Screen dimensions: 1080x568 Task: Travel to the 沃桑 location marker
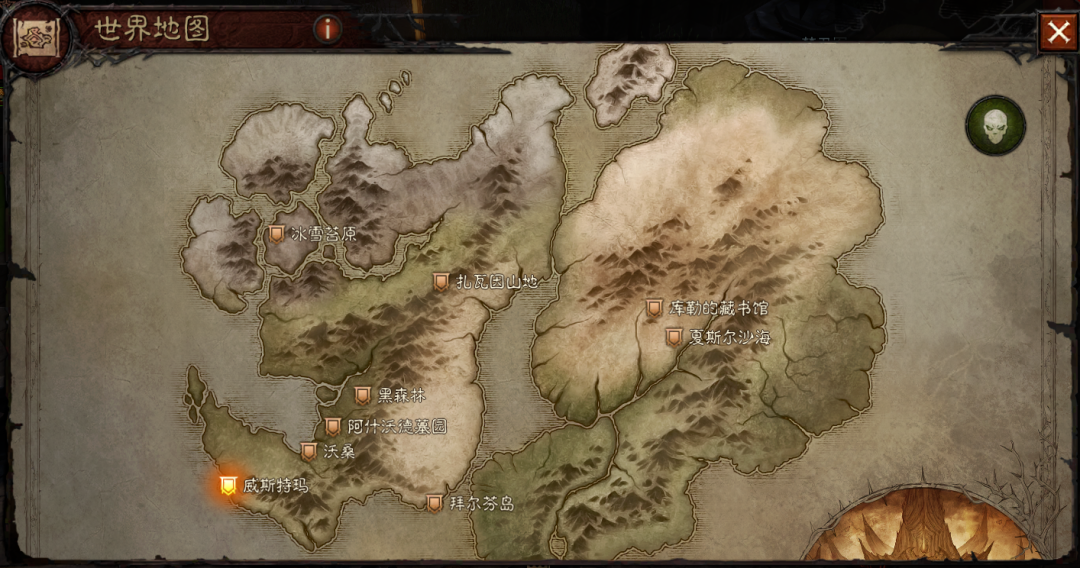(x=309, y=452)
